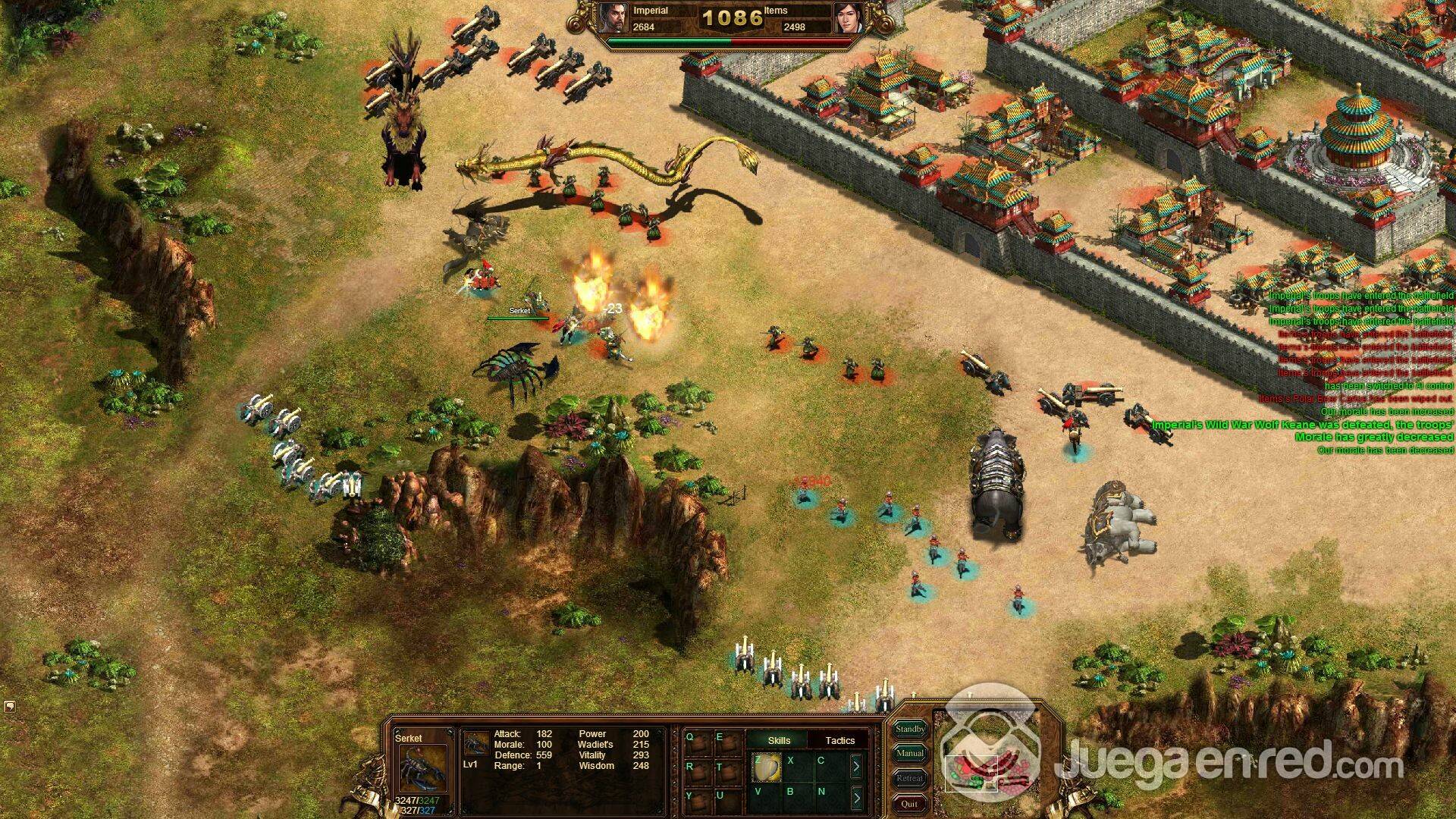Click the Lv1 scorpion unit icon

click(x=476, y=744)
